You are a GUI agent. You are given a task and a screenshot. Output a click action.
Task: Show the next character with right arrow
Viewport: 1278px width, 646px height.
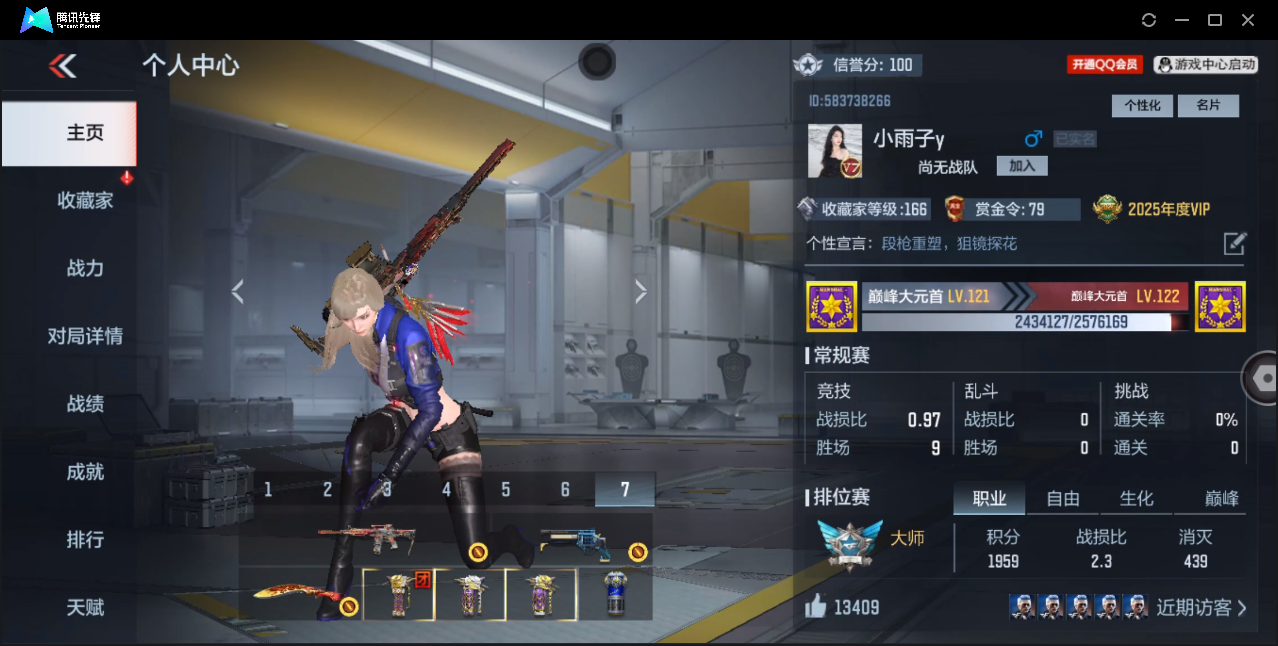(641, 291)
